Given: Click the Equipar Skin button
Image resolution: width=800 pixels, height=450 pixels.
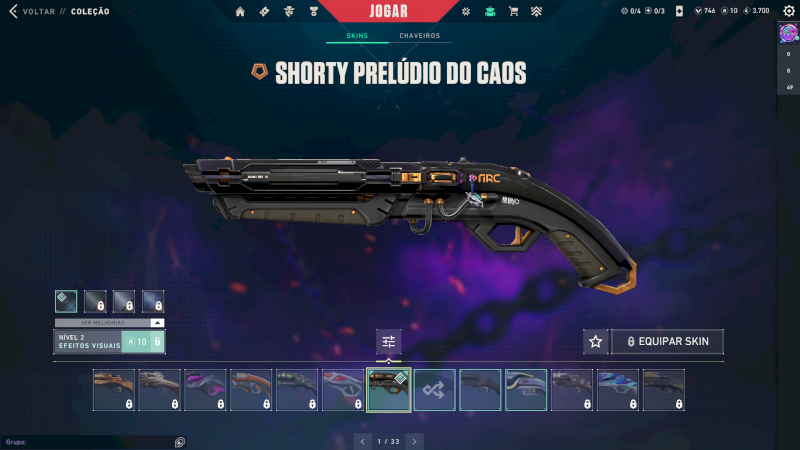Looking at the screenshot, I should 667,341.
